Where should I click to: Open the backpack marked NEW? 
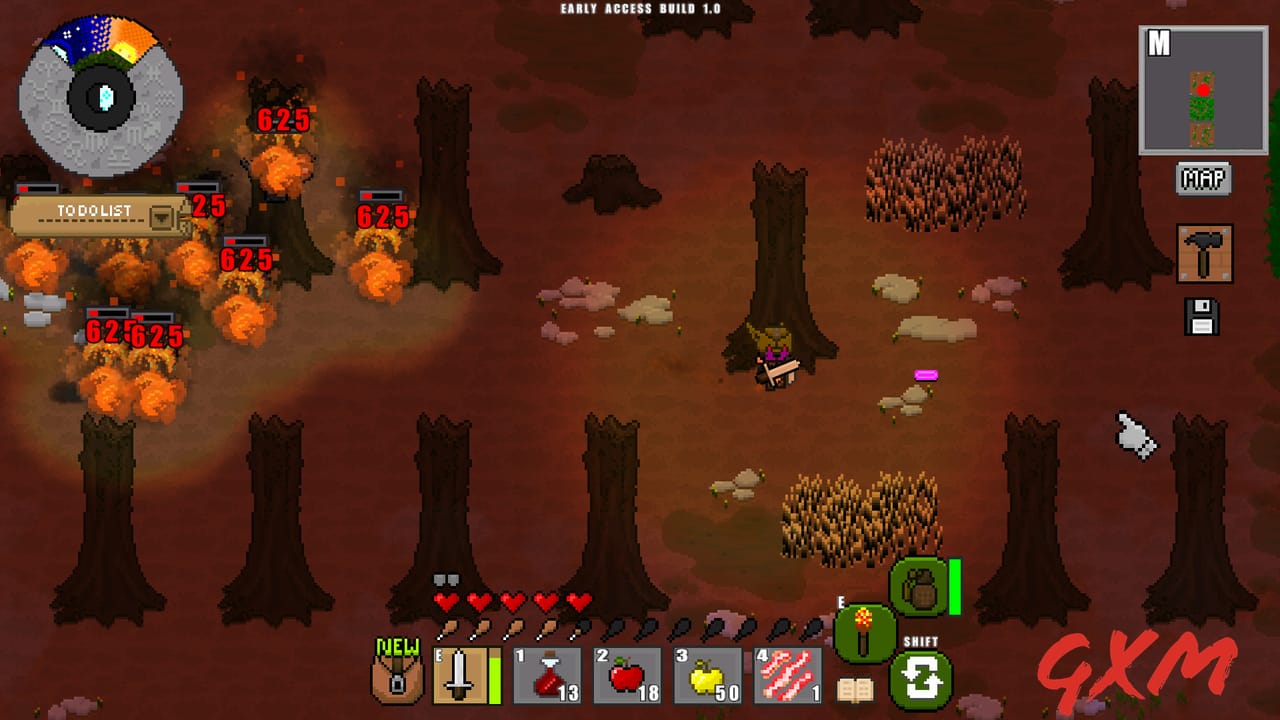(x=396, y=676)
